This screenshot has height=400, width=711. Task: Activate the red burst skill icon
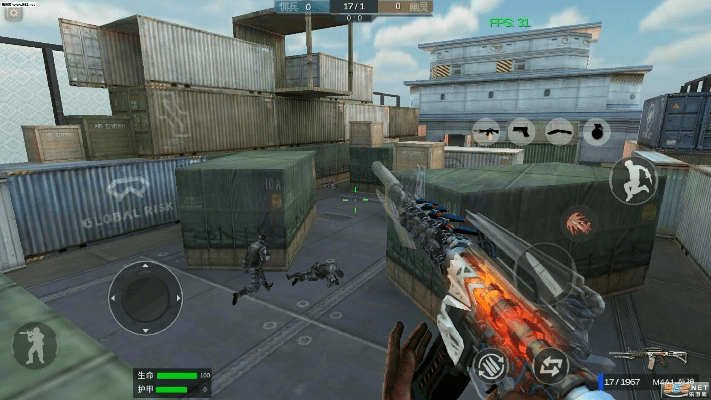click(x=577, y=223)
